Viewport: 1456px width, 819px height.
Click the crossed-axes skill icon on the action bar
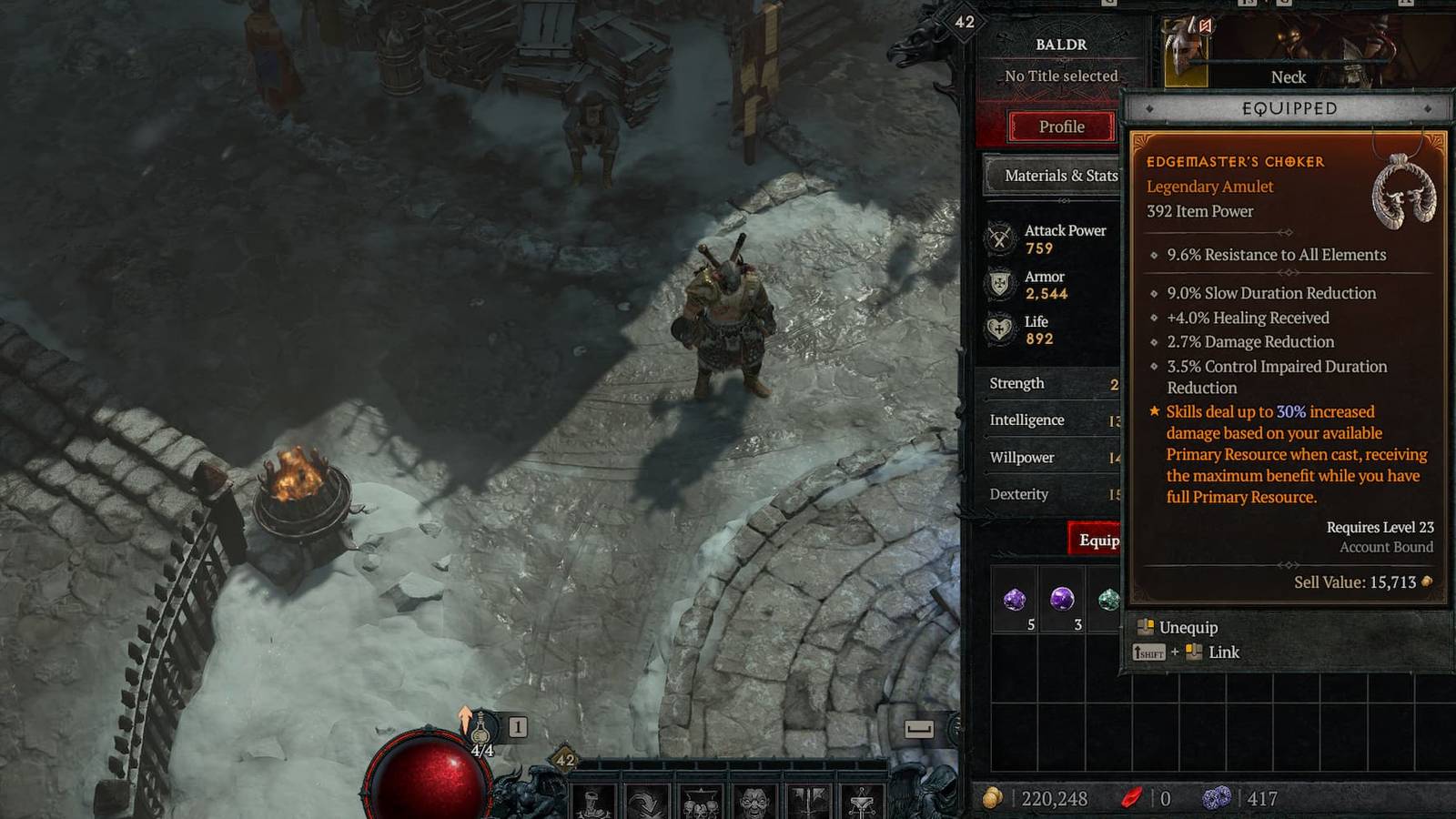[x=808, y=801]
